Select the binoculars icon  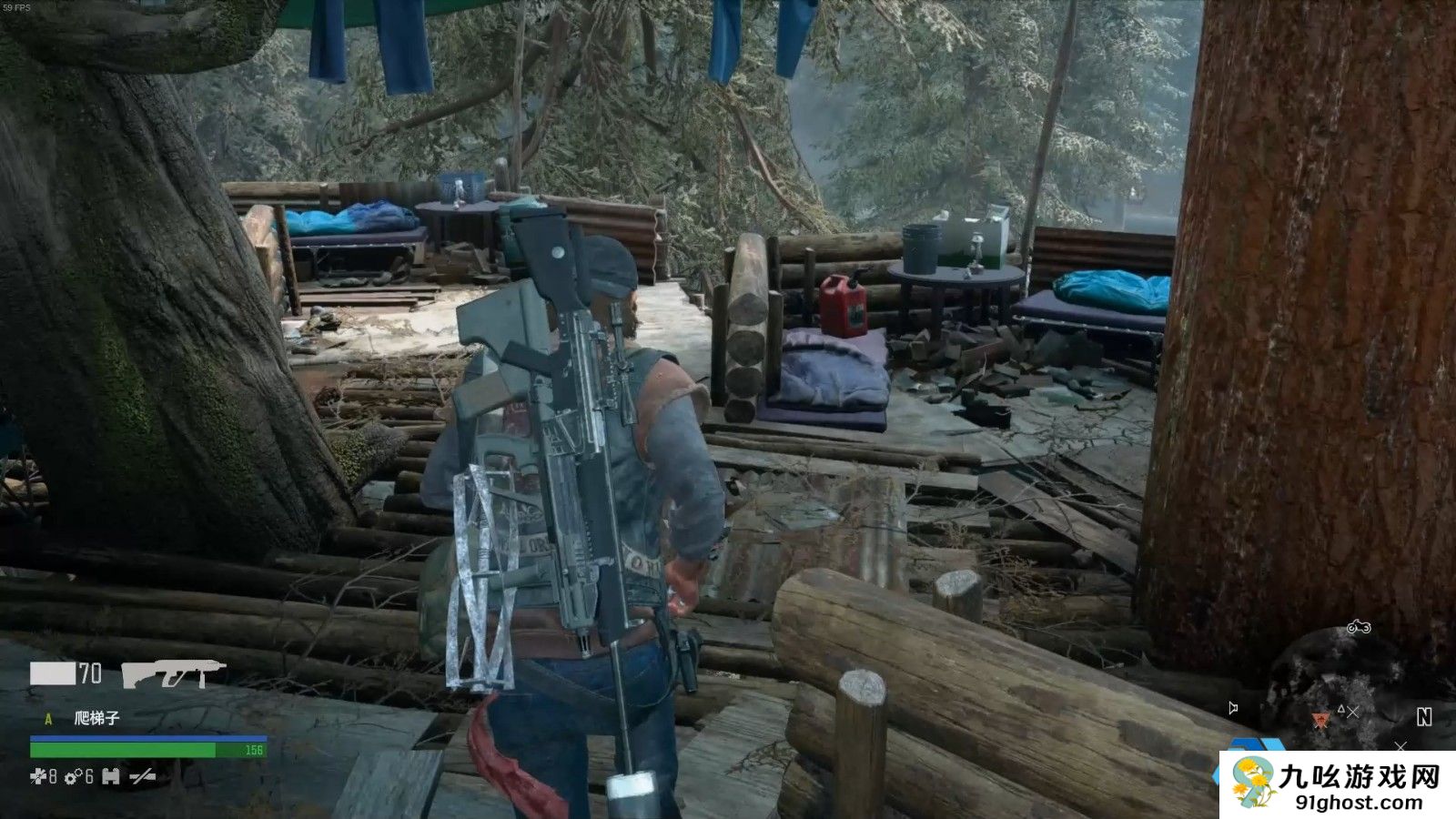(x=111, y=776)
